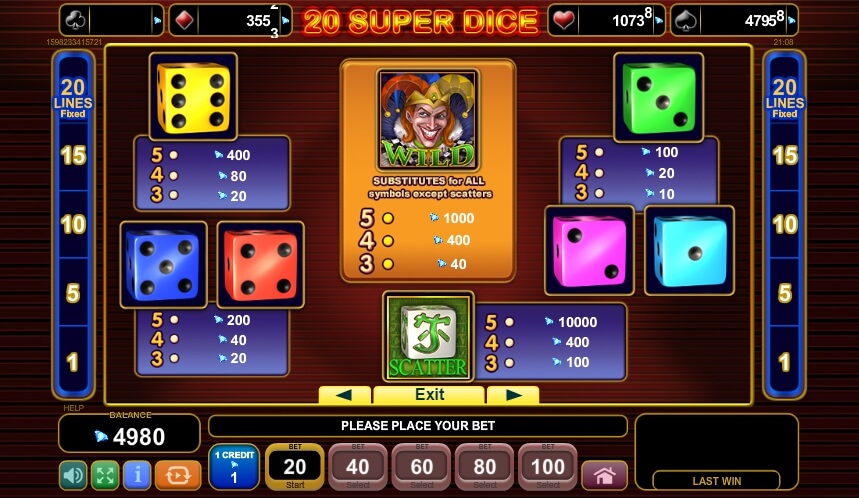
Task: Go to the next paytable page
Action: 513,395
